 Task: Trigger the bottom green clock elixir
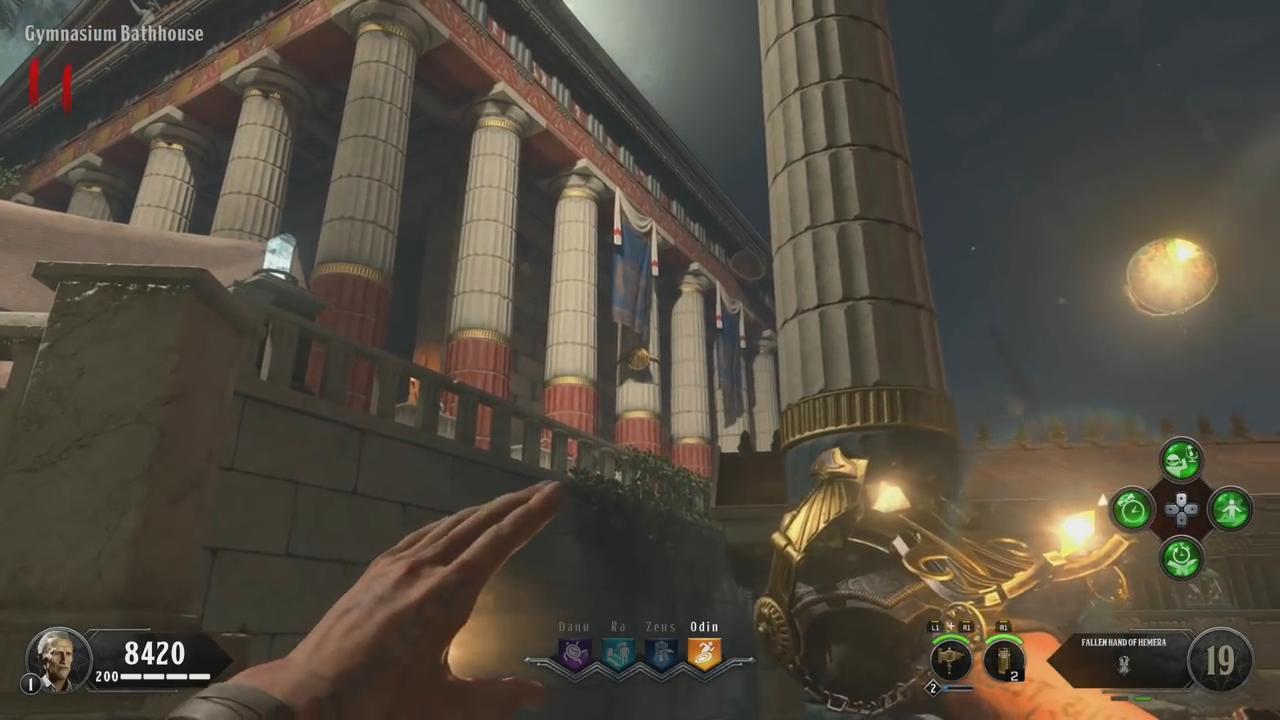pyautogui.click(x=1181, y=557)
